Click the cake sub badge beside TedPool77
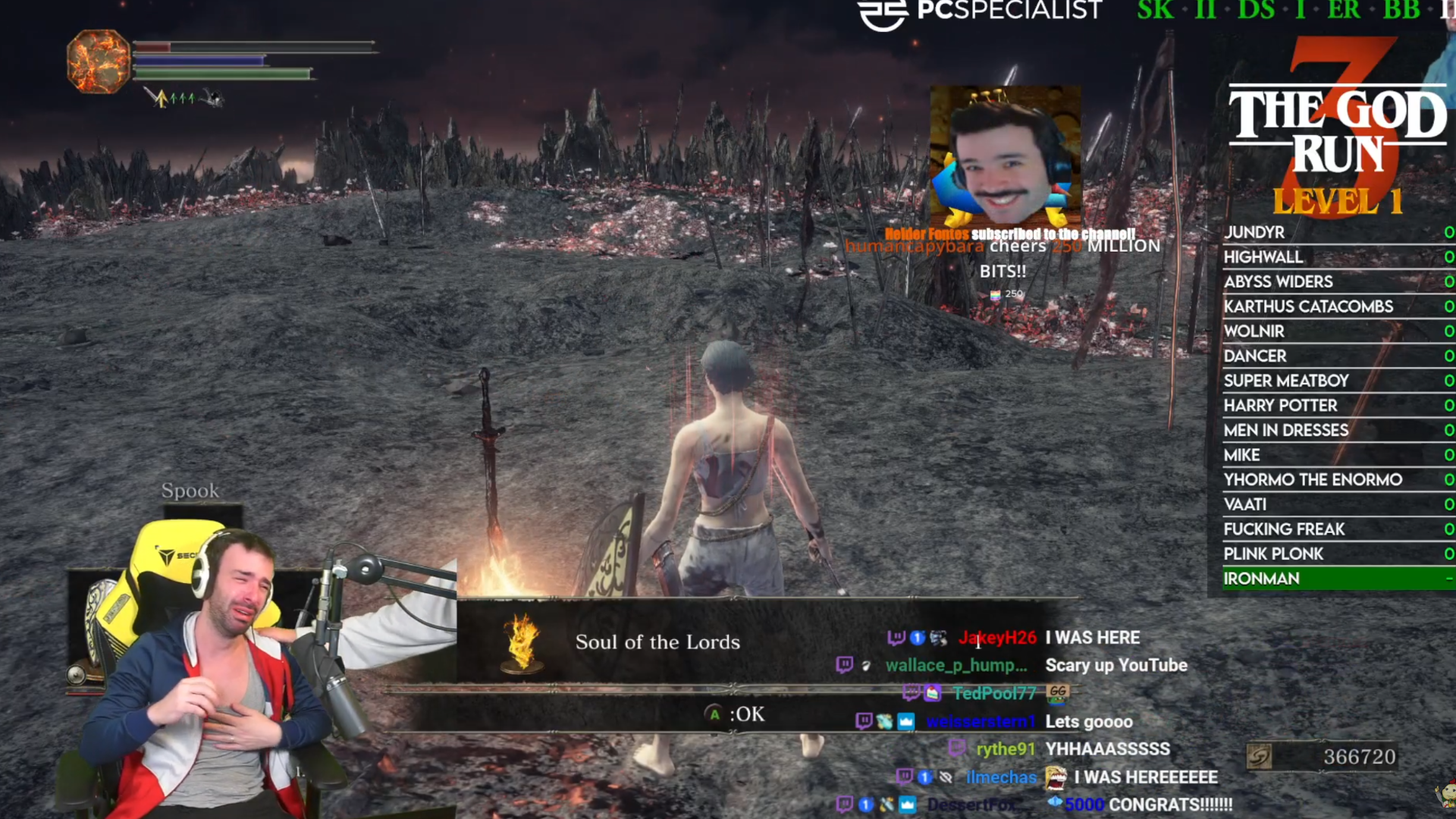The image size is (1456, 819). pos(931,693)
